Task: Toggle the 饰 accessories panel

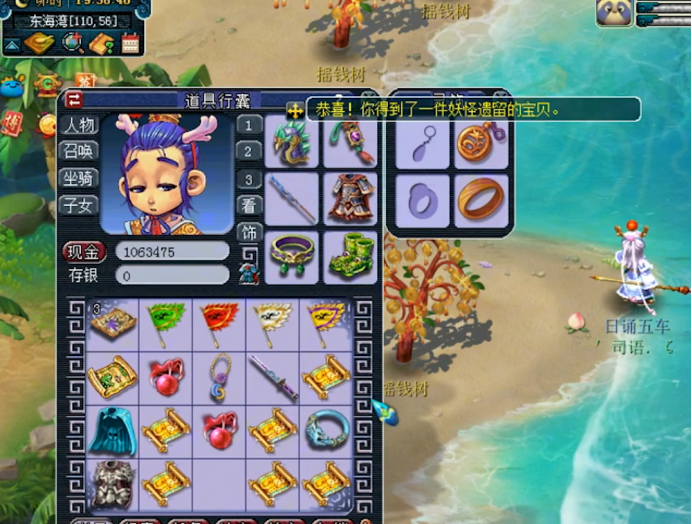Action: click(x=249, y=233)
